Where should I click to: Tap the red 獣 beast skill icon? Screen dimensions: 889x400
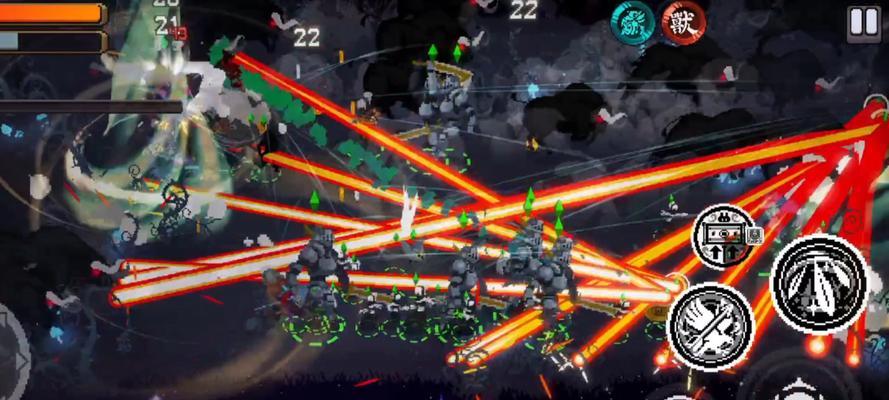pos(683,22)
